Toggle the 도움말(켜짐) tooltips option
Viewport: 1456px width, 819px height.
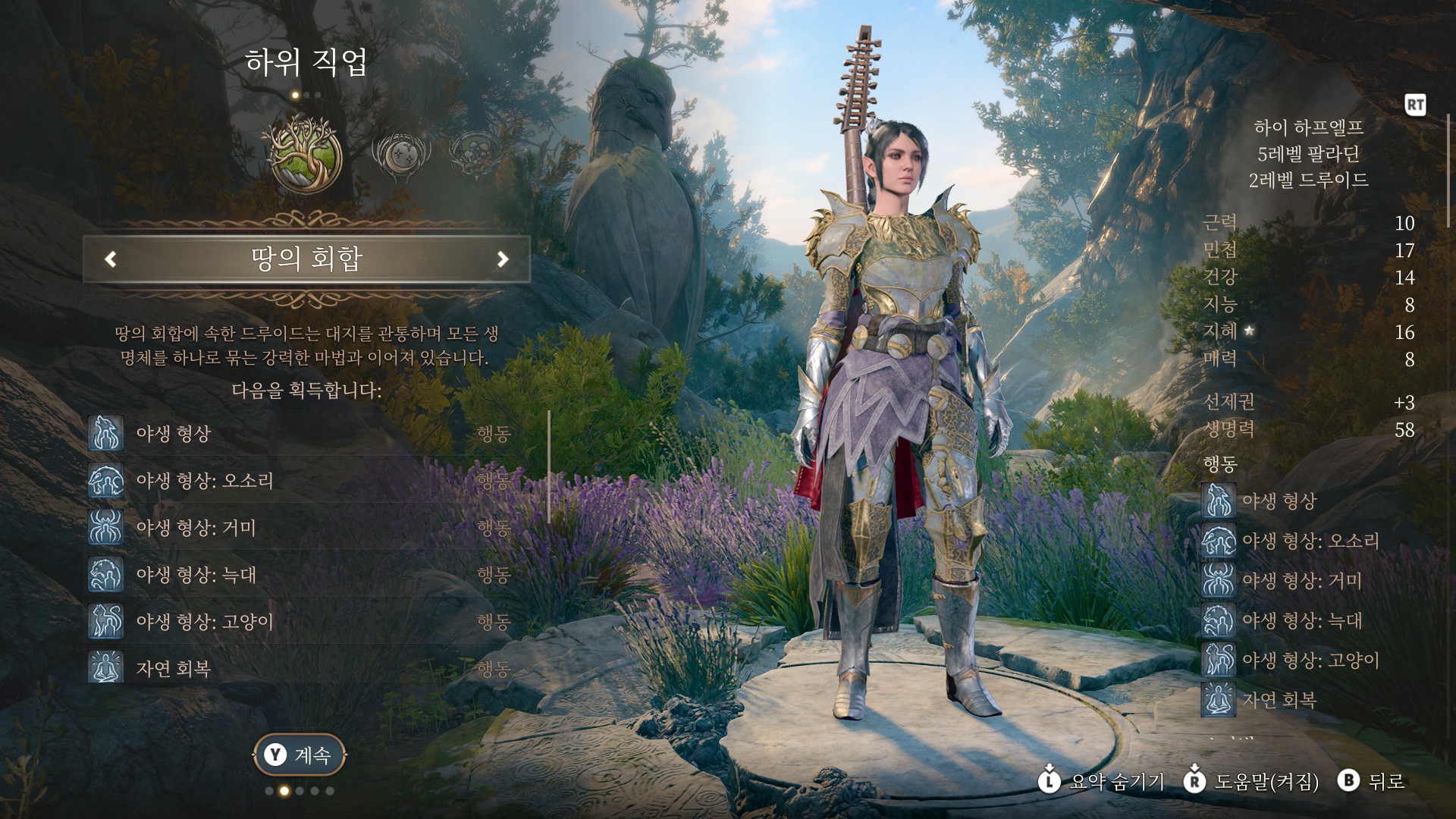(x=1252, y=781)
